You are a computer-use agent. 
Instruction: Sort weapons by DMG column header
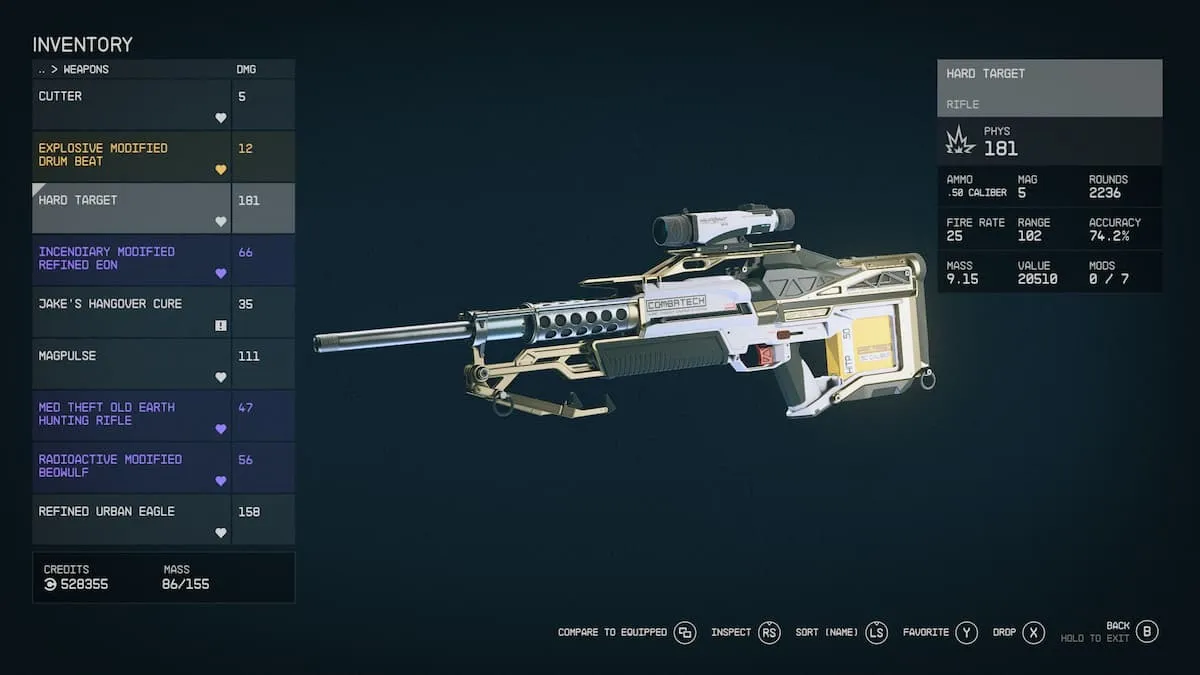point(246,70)
